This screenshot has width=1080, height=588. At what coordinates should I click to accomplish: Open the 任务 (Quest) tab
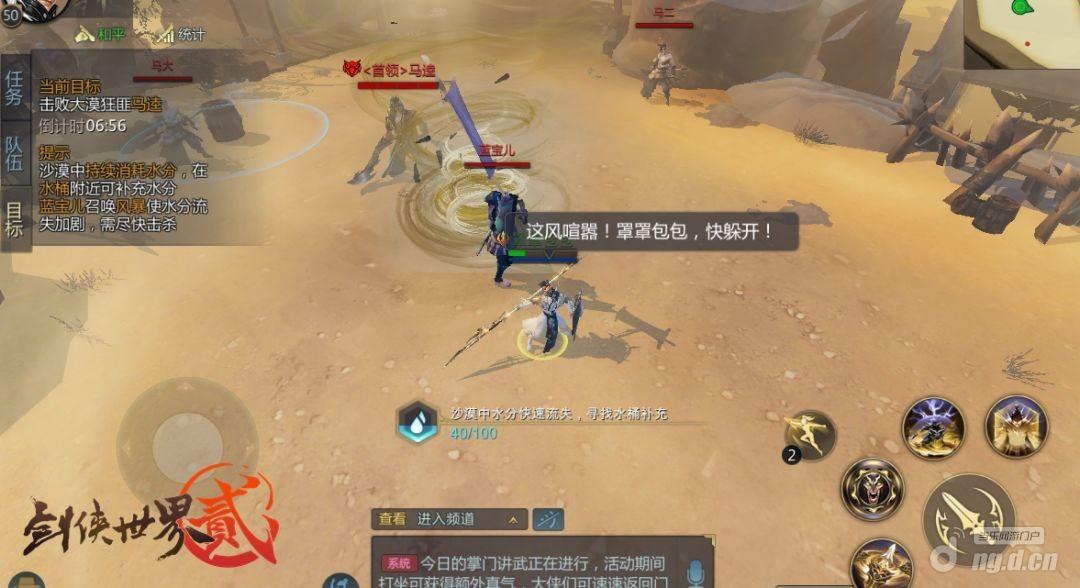pos(14,87)
